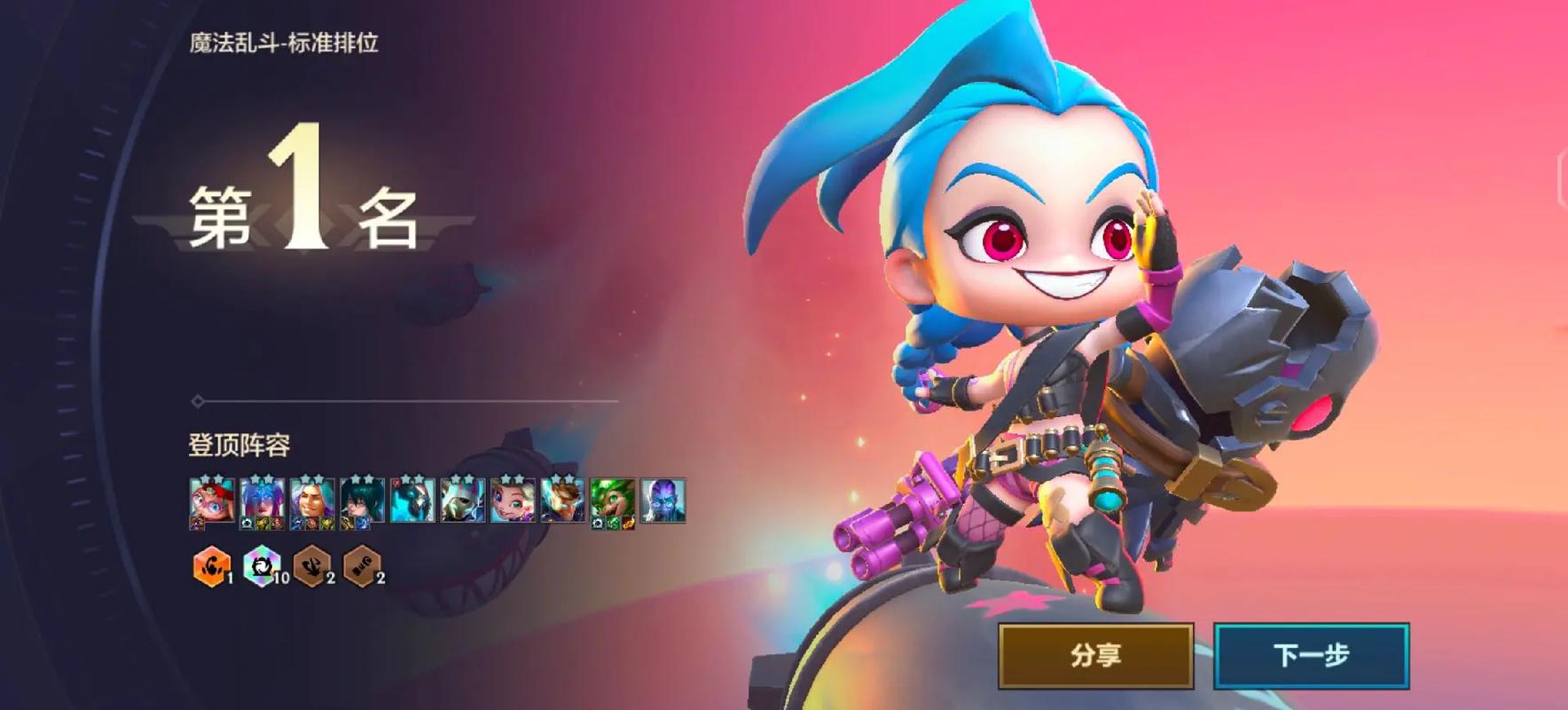This screenshot has height=710, width=1568.
Task: Continue with the 下一步 button
Action: coord(1311,656)
